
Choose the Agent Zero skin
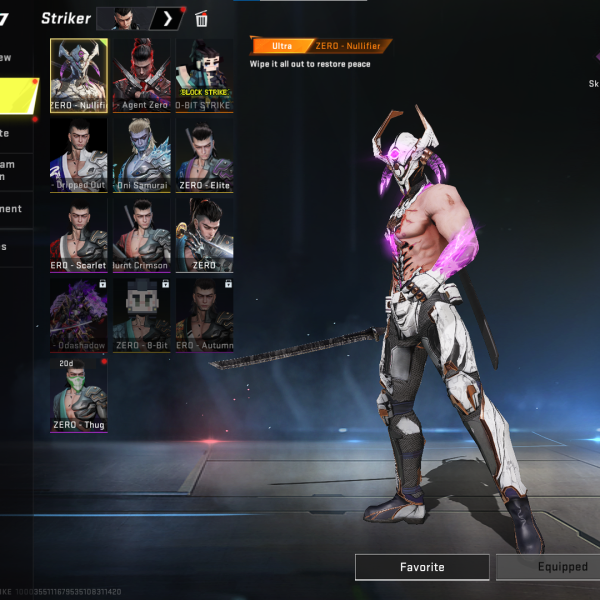tap(142, 75)
